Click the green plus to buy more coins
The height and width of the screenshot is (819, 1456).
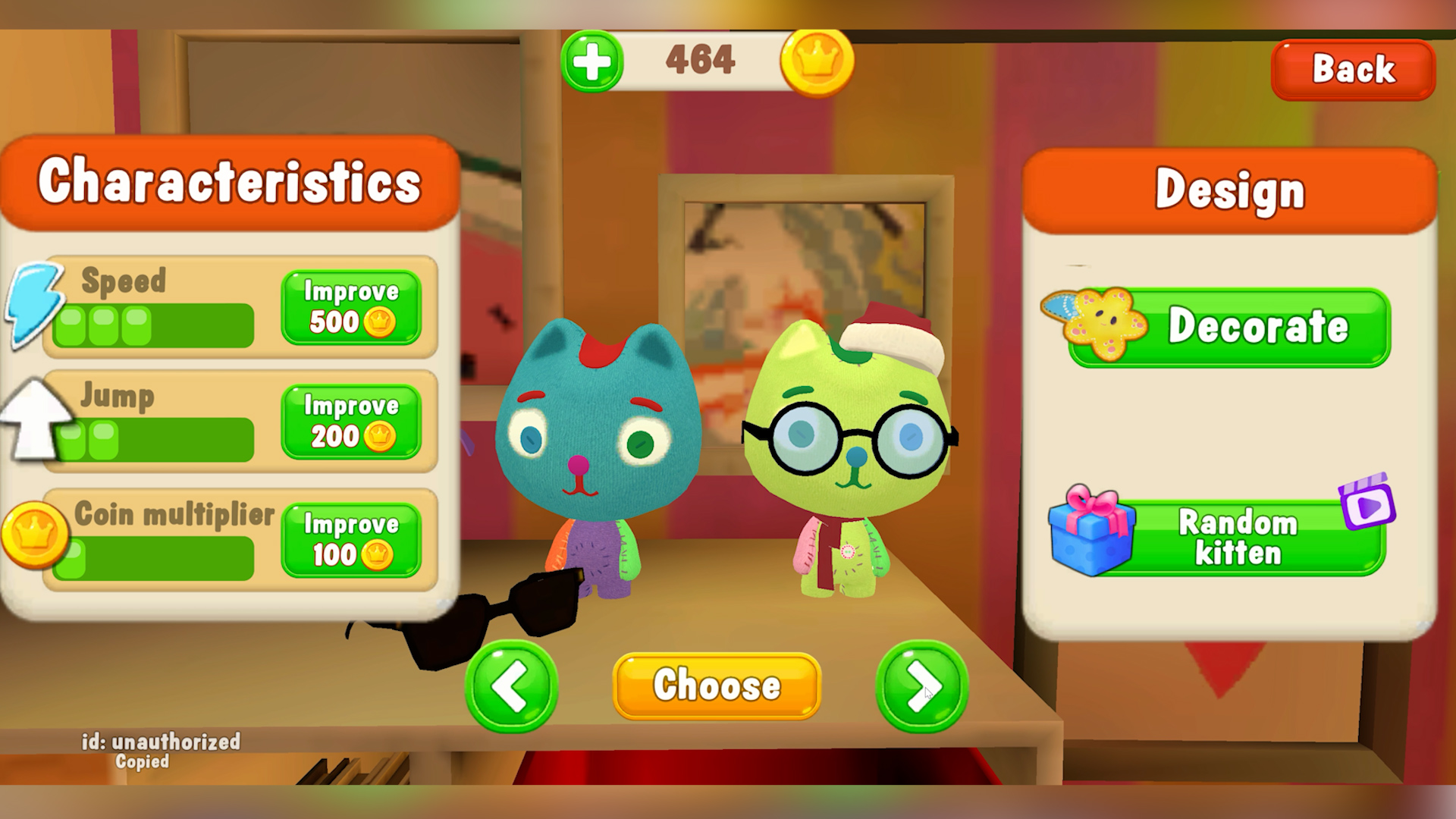tap(592, 61)
